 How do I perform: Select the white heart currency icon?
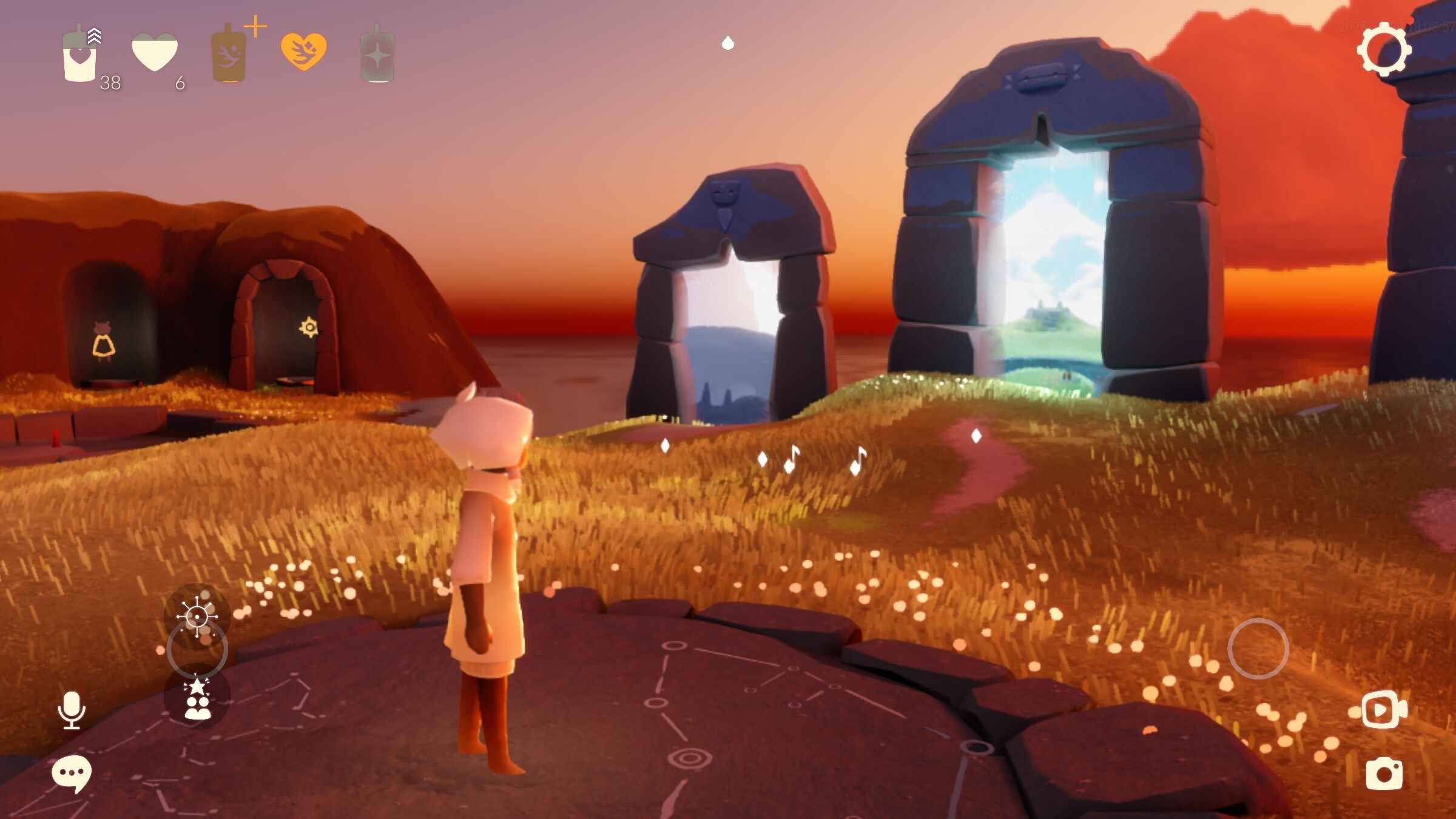(155, 53)
